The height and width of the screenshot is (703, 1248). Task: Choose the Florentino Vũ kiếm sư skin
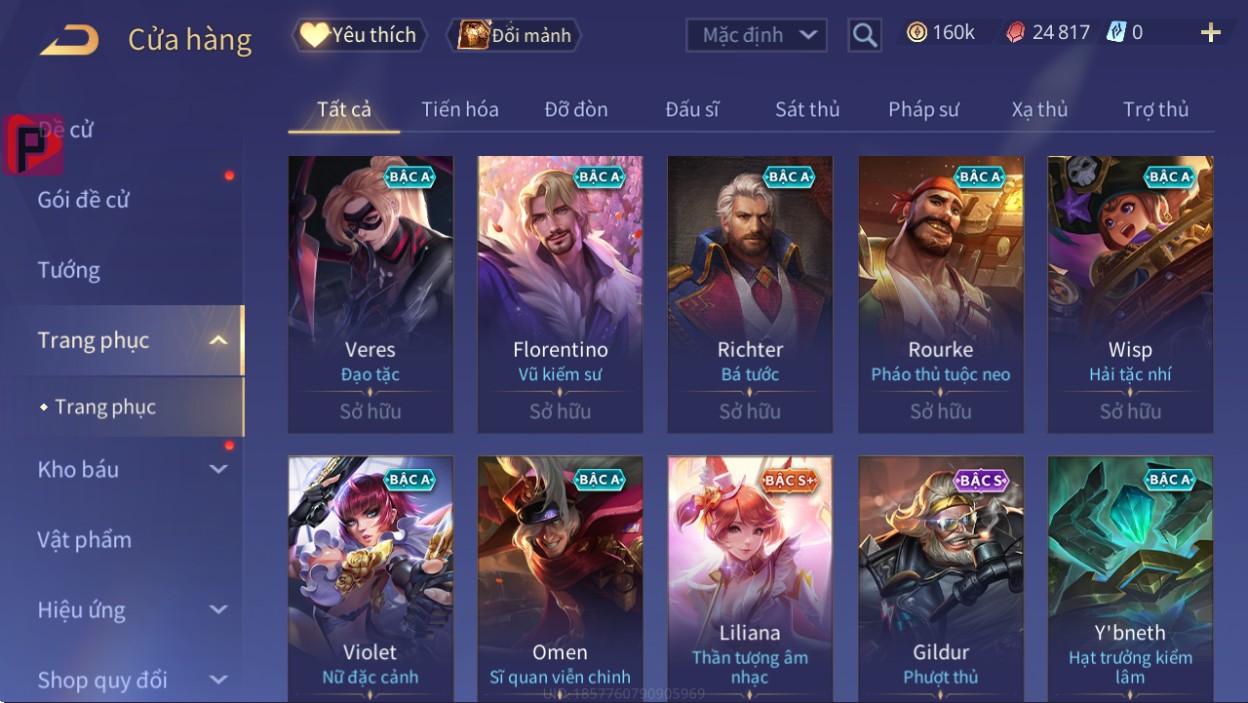[560, 294]
